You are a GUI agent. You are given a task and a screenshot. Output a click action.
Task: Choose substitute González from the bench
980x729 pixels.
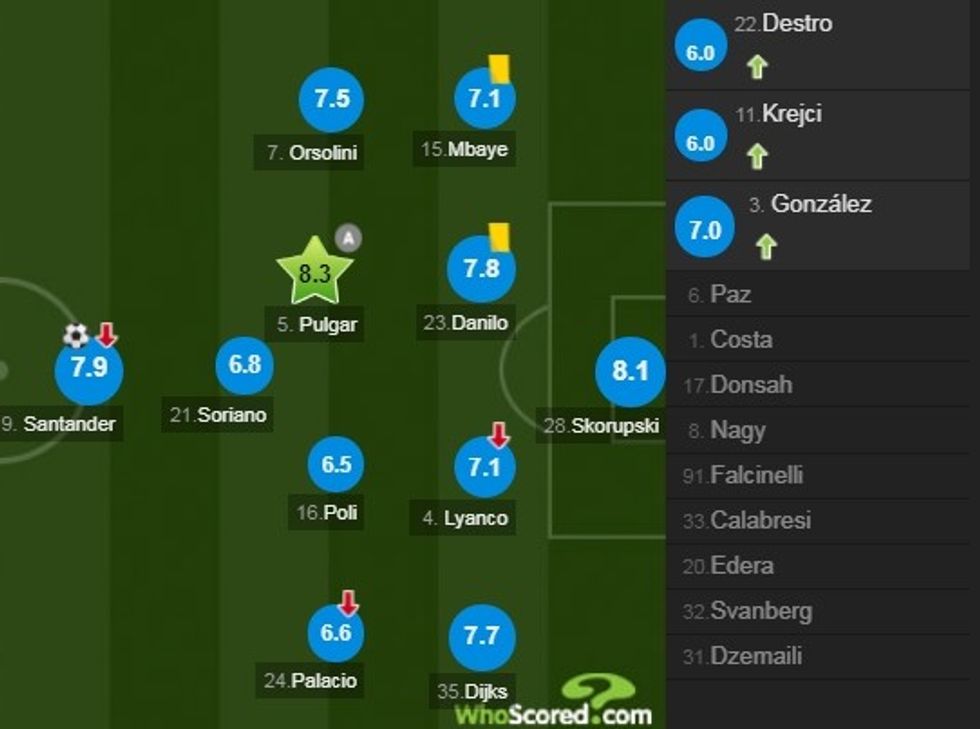click(x=820, y=204)
